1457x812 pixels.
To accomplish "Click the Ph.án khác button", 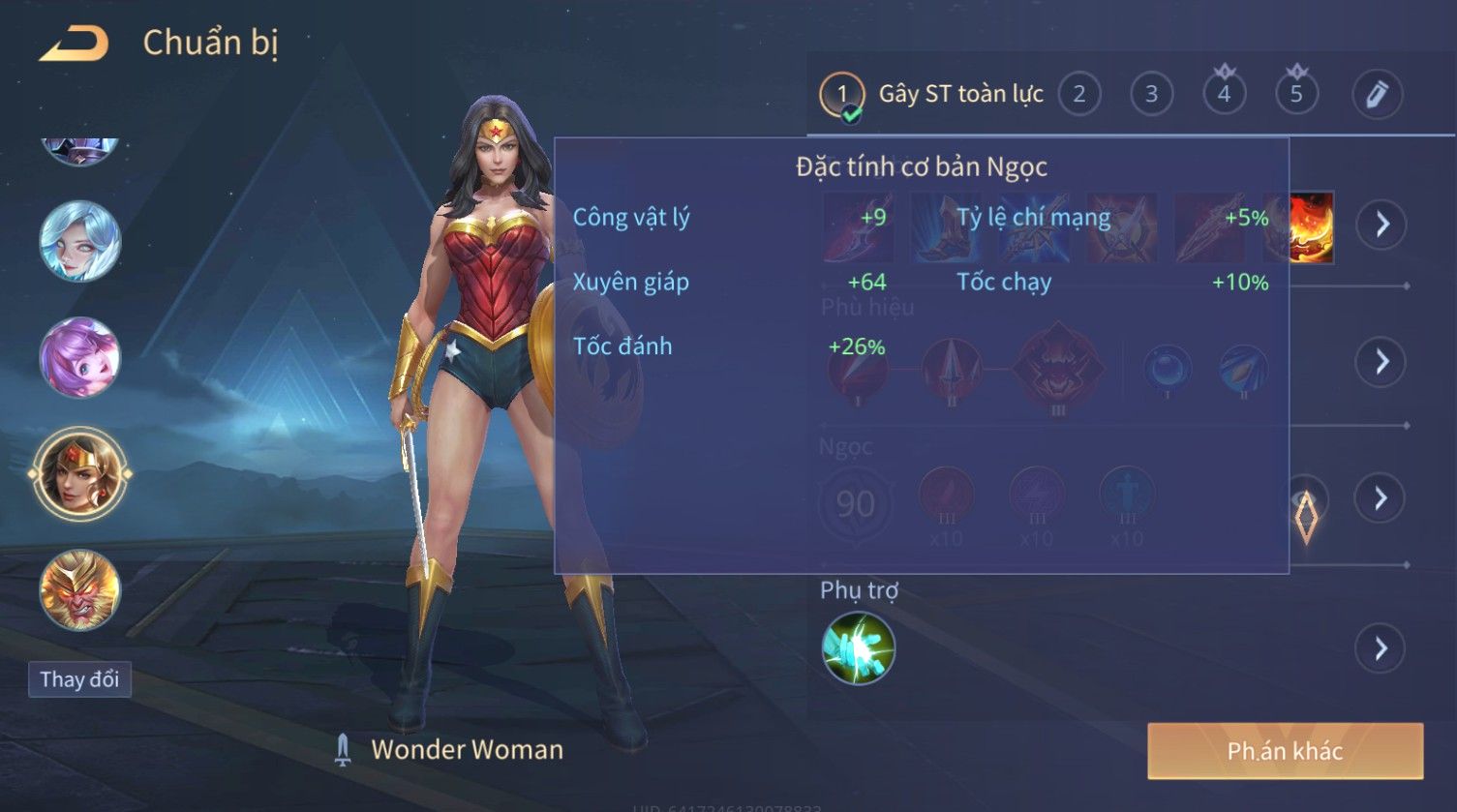I will (1285, 751).
